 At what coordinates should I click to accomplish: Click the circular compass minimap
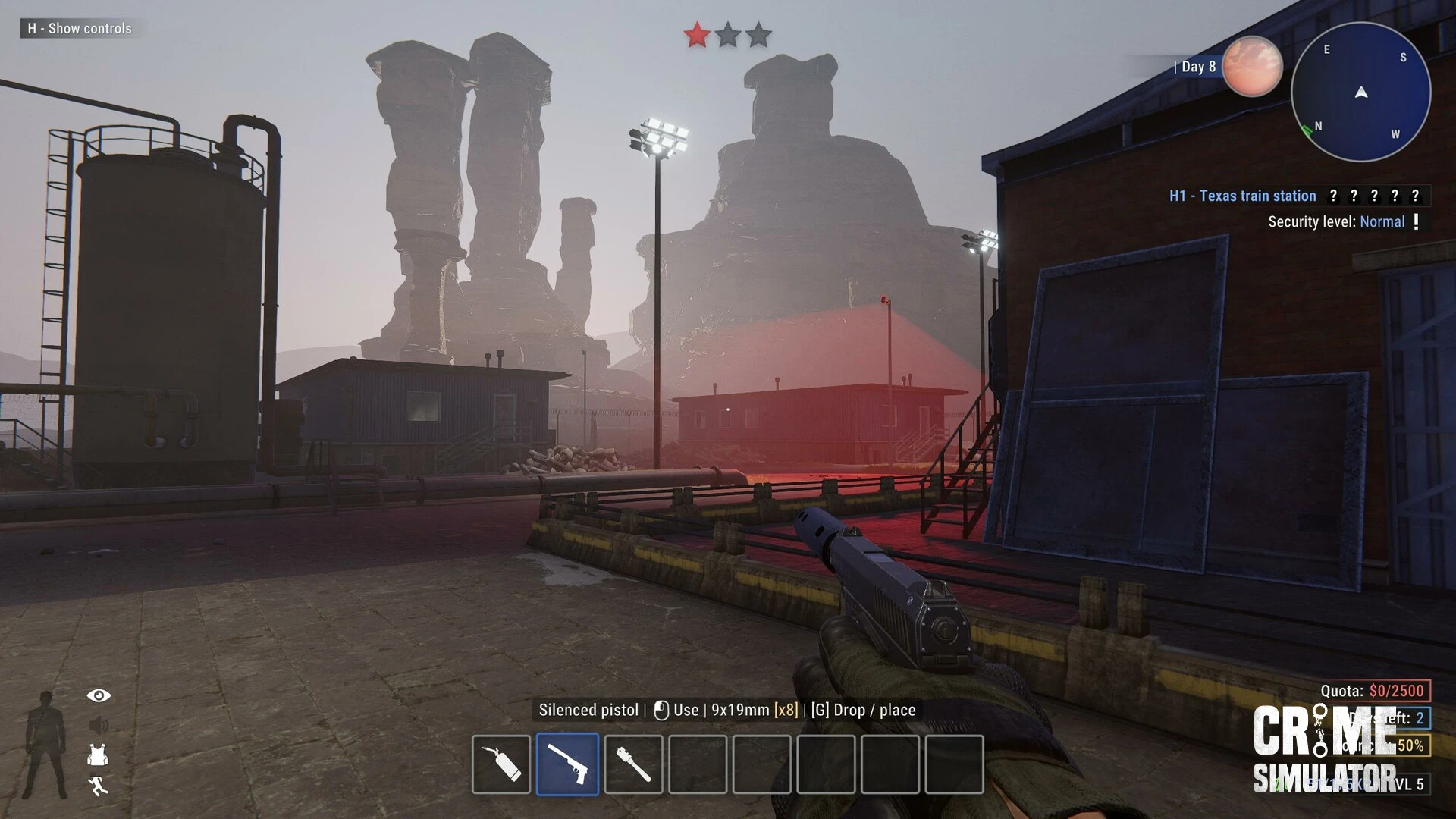pos(1360,92)
